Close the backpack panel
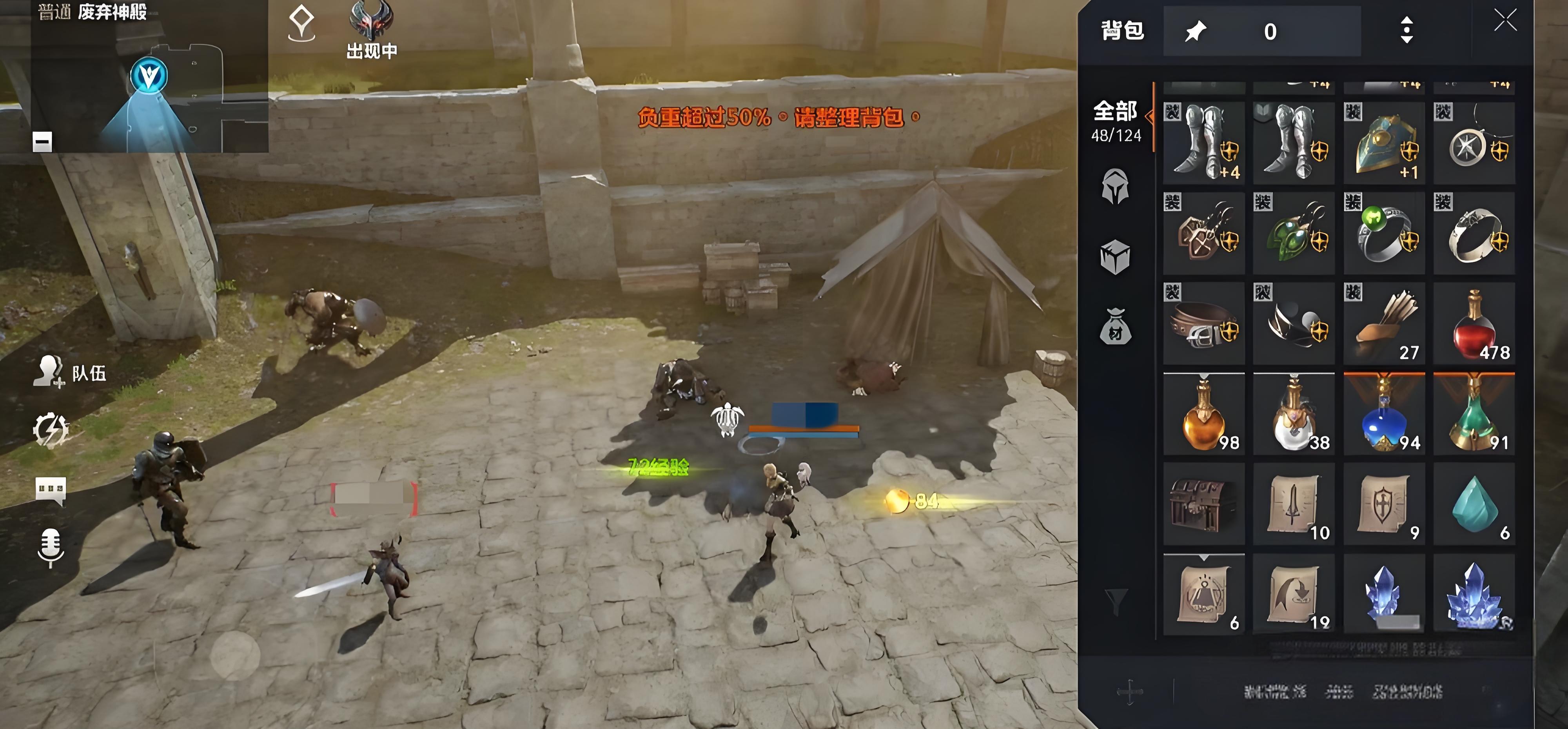Screen dimensions: 1568x729 [1505, 21]
